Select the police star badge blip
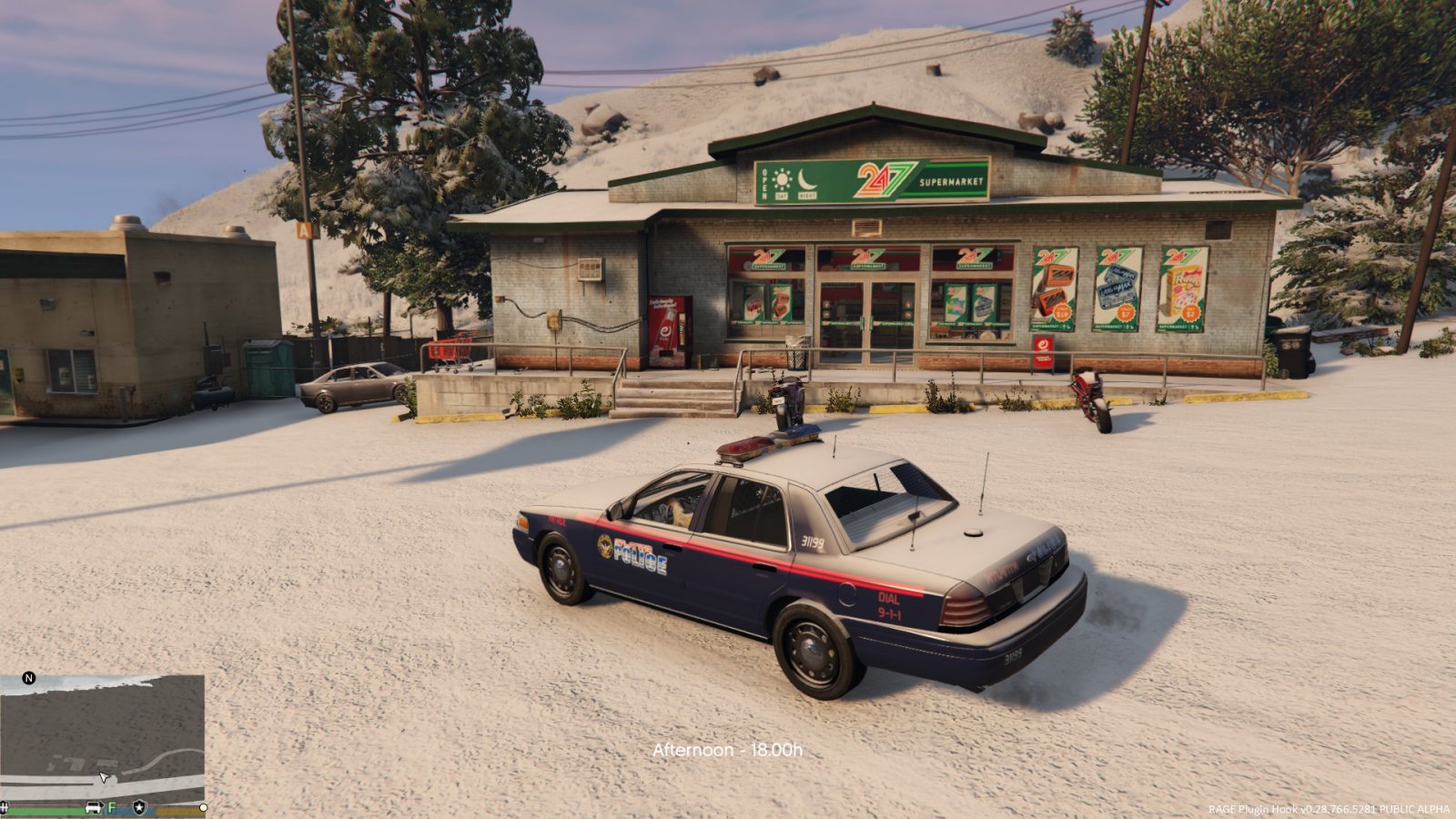The image size is (1456, 819). pyautogui.click(x=138, y=806)
